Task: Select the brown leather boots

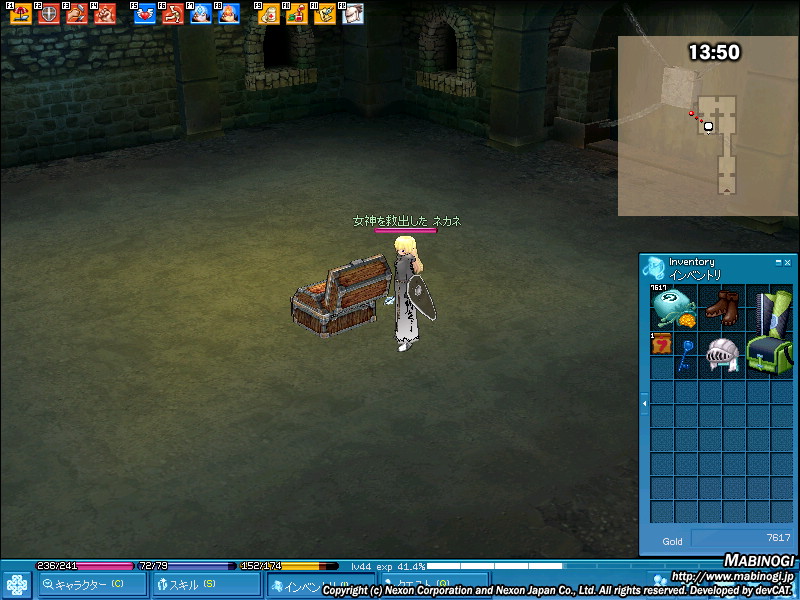Action: 720,306
